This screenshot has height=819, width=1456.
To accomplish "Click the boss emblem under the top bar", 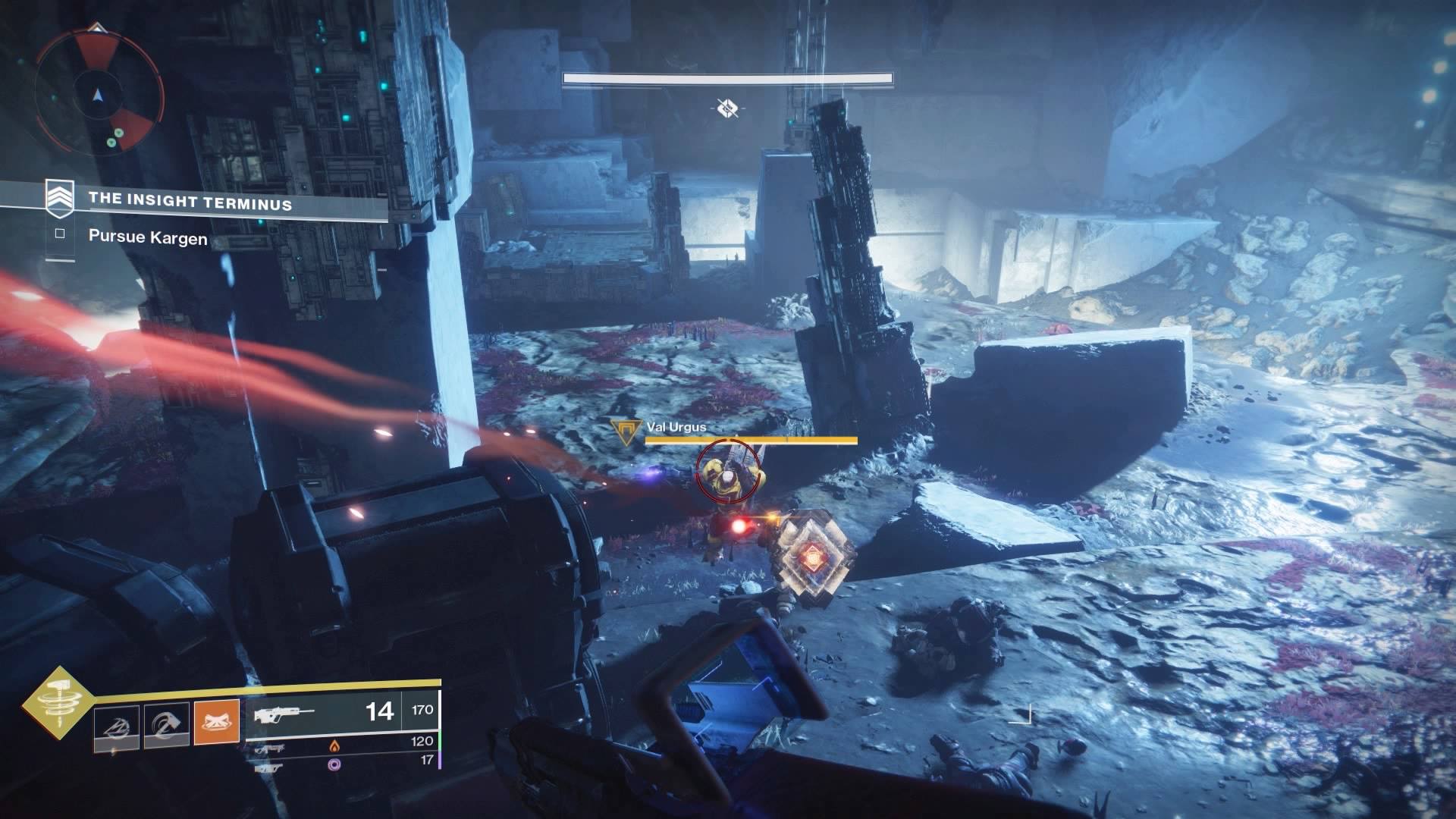I will [x=727, y=108].
